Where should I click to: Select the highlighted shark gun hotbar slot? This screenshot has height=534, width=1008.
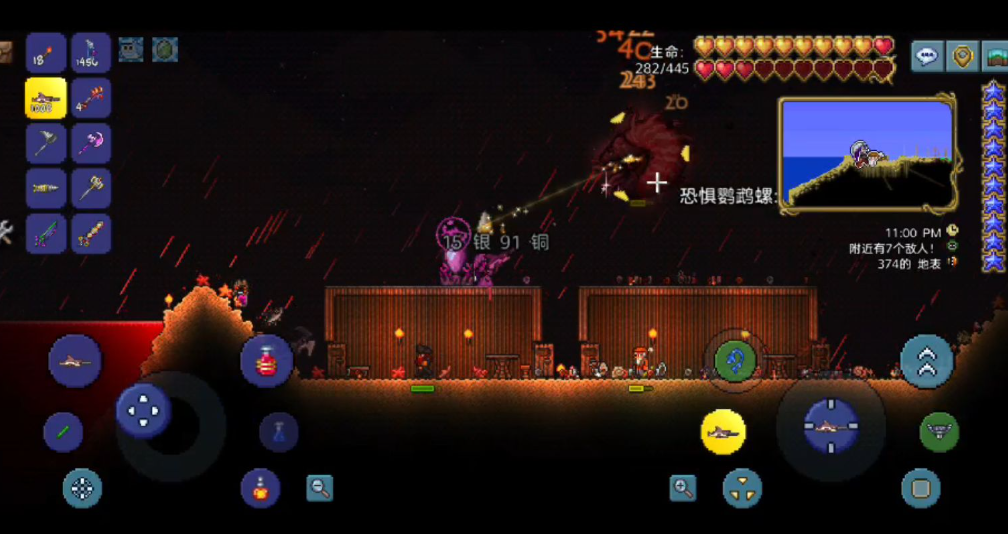46,98
